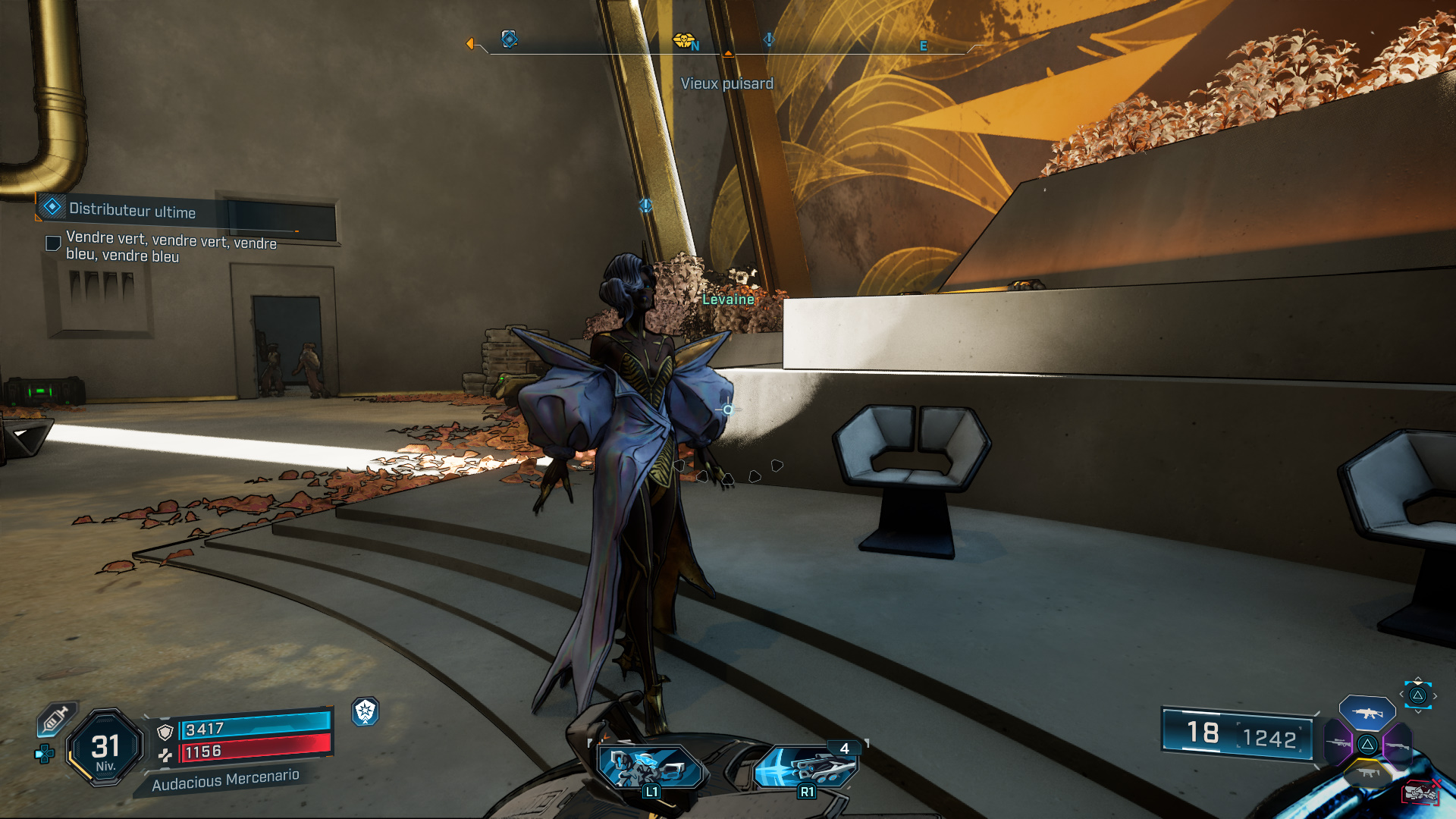Image resolution: width=1456 pixels, height=819 pixels.
Task: Select the blue d-pad icon
Action: click(x=45, y=754)
